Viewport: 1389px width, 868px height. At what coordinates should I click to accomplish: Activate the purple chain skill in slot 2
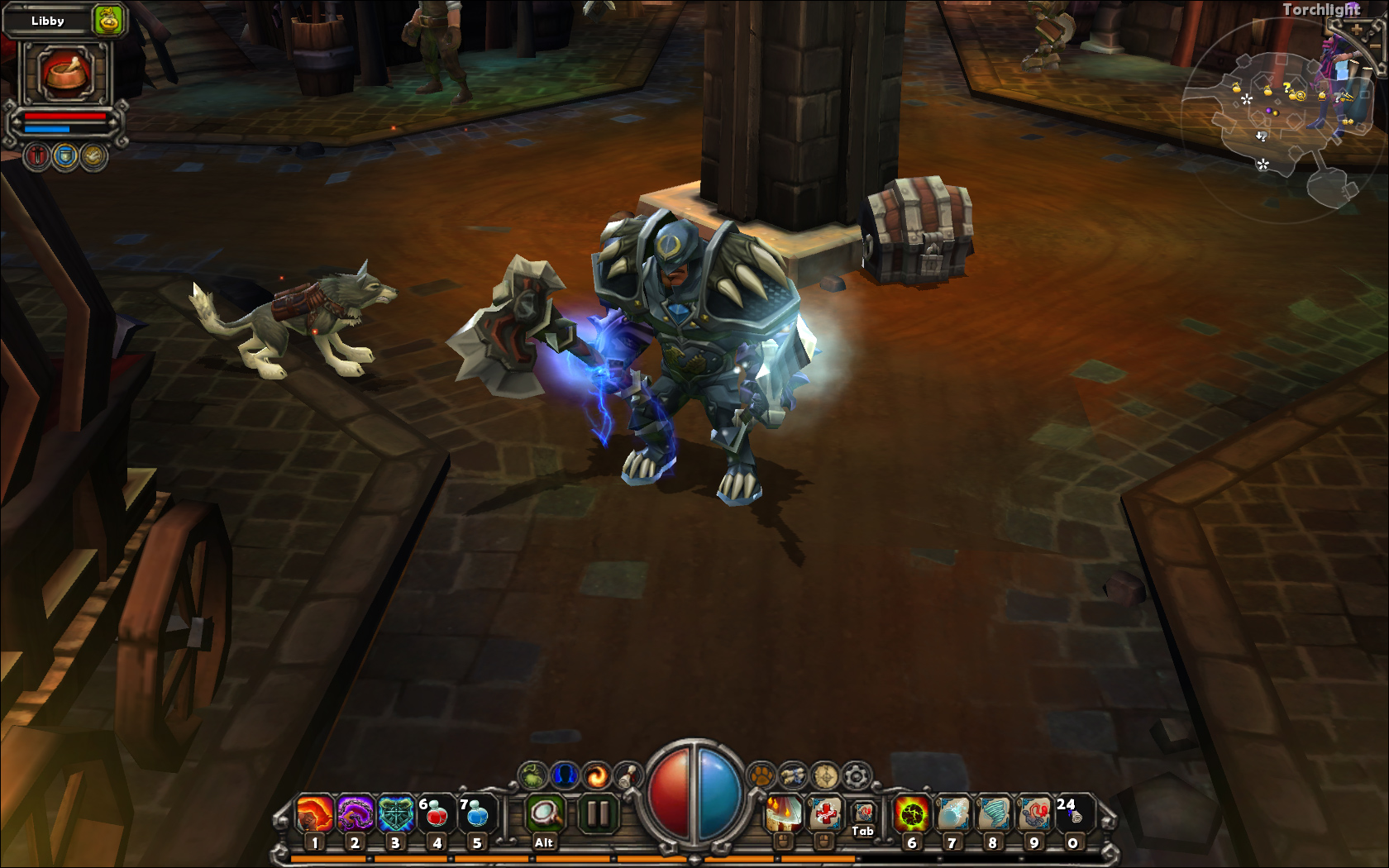356,814
